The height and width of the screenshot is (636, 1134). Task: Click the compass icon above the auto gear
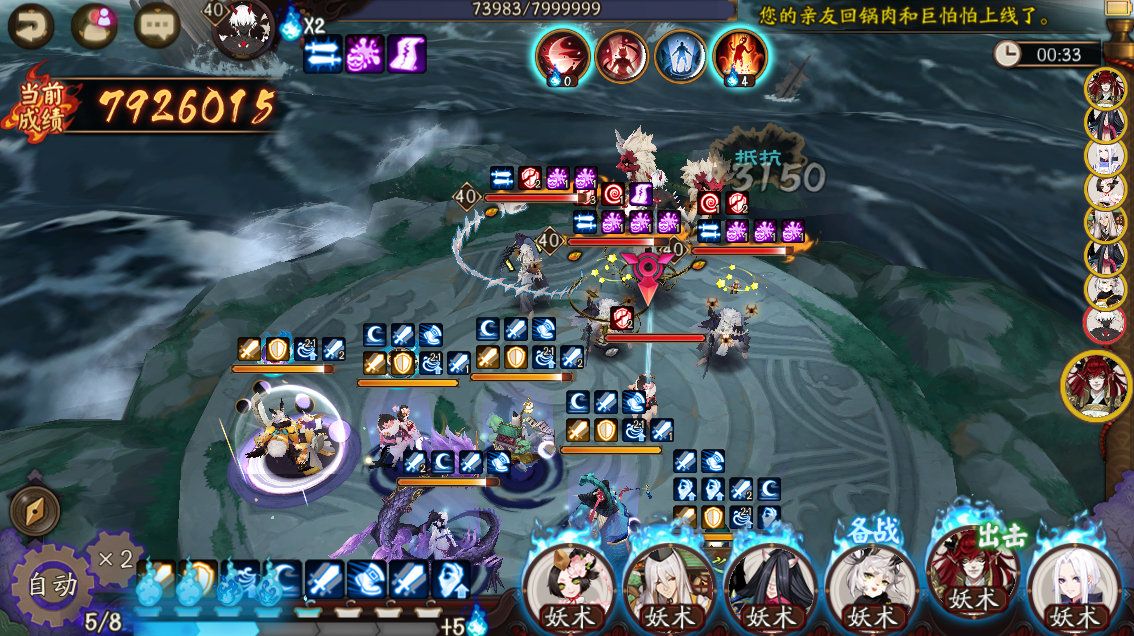click(35, 512)
